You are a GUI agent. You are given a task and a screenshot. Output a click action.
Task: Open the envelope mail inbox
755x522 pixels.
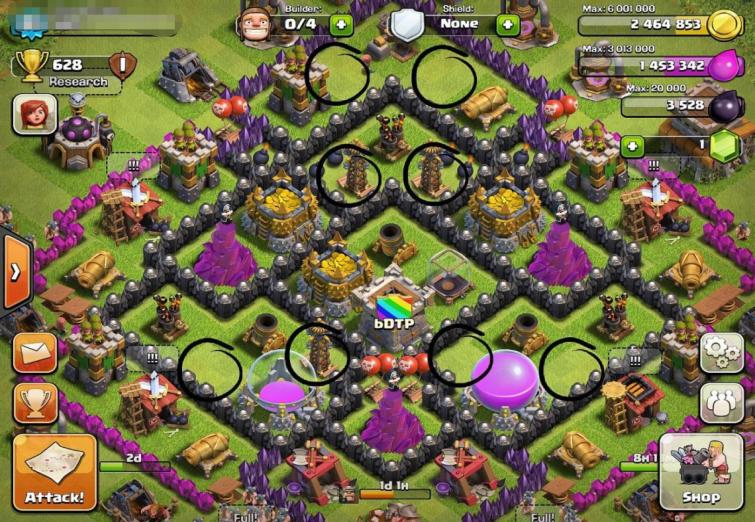[34, 353]
